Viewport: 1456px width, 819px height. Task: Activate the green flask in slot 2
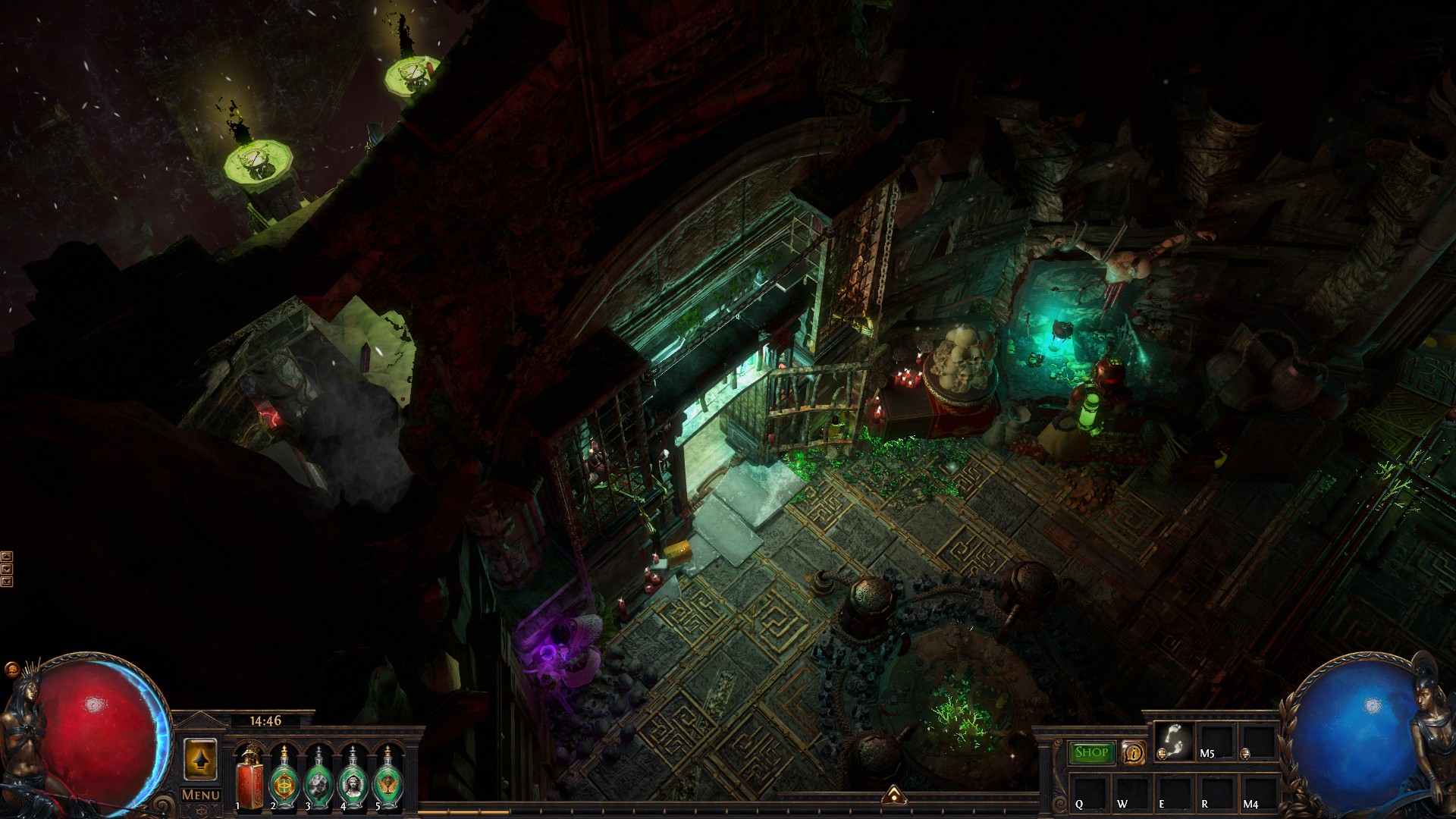coord(284,779)
